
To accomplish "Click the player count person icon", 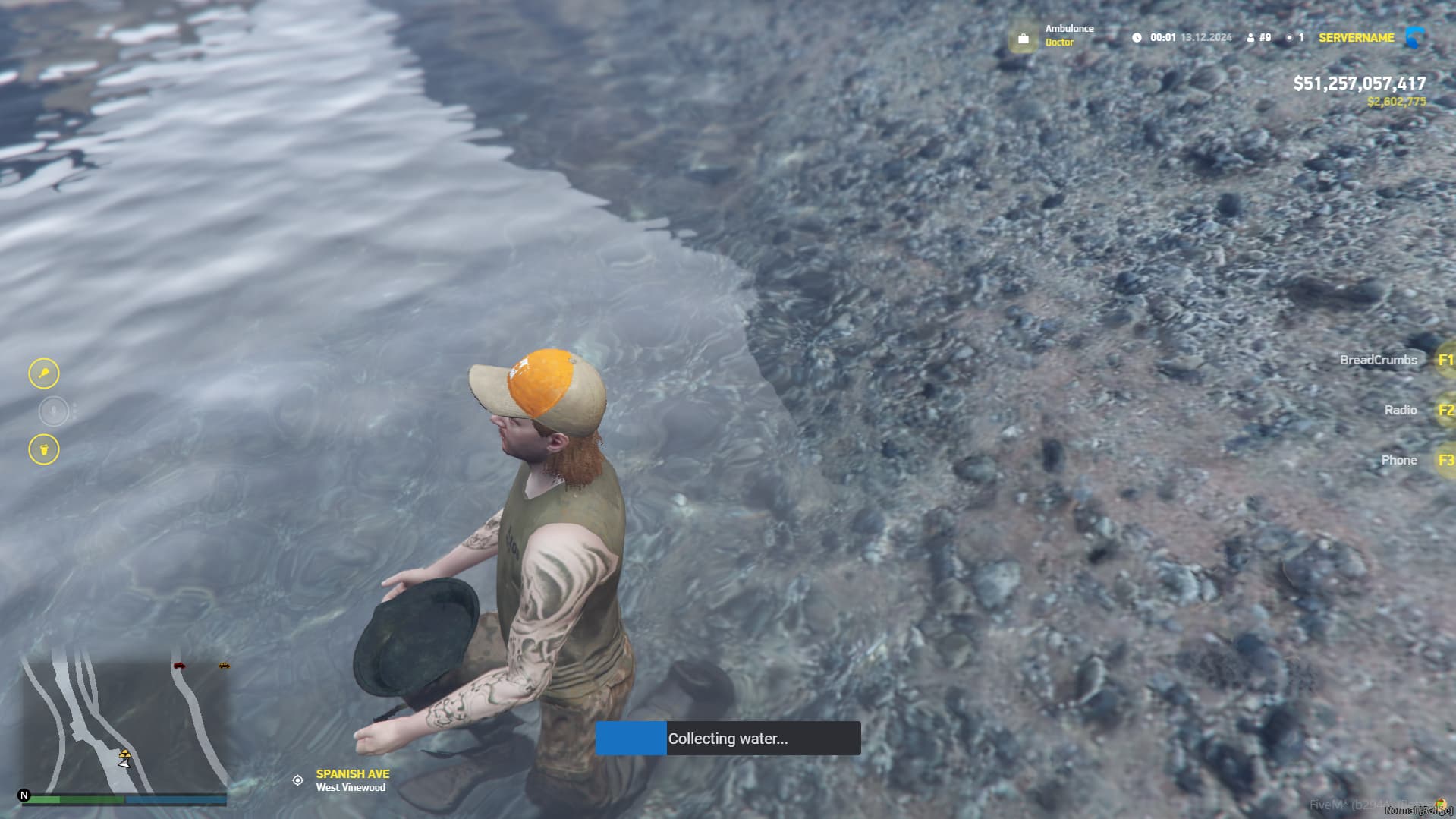I will coord(1251,37).
